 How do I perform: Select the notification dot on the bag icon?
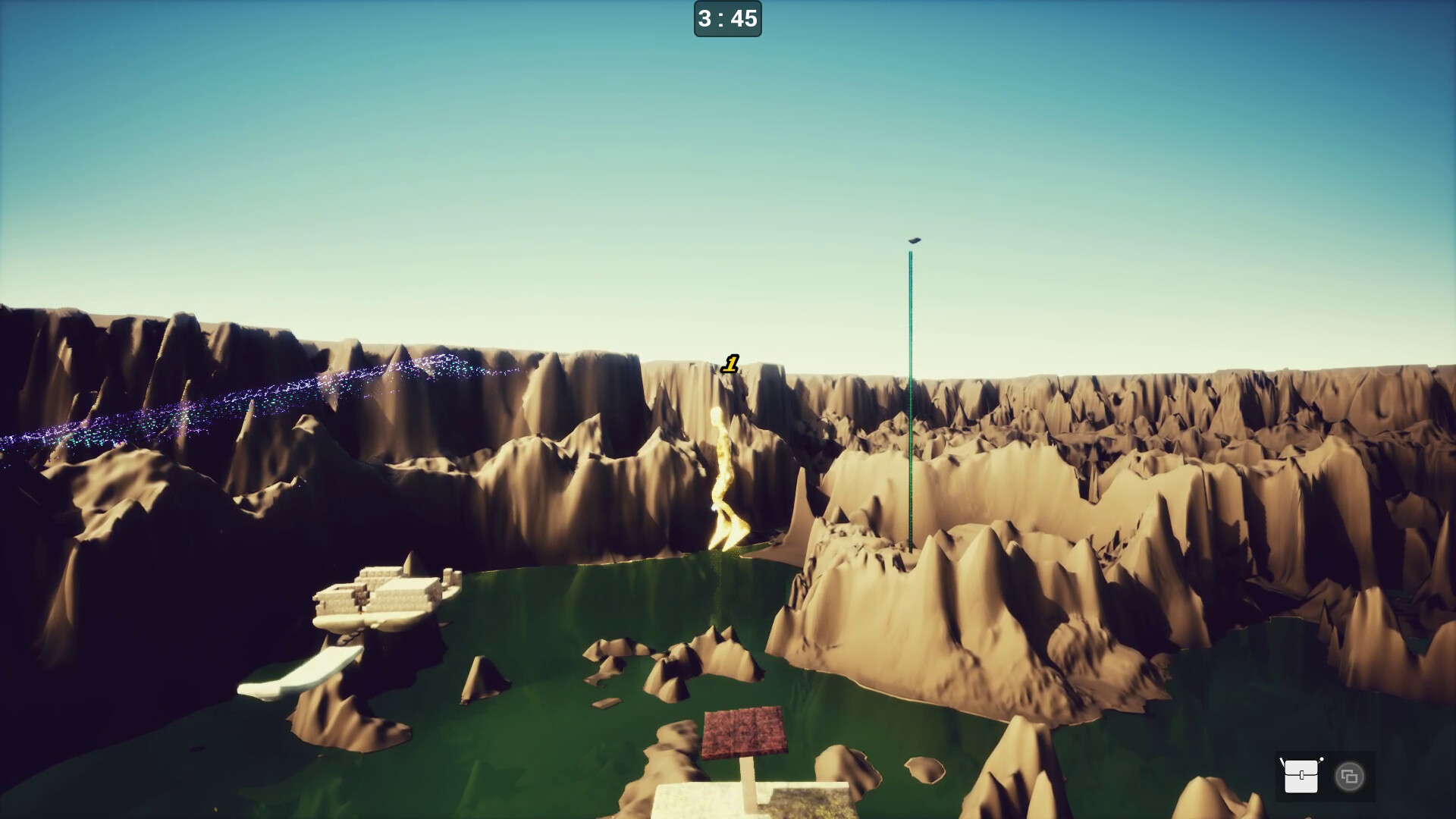(1322, 758)
